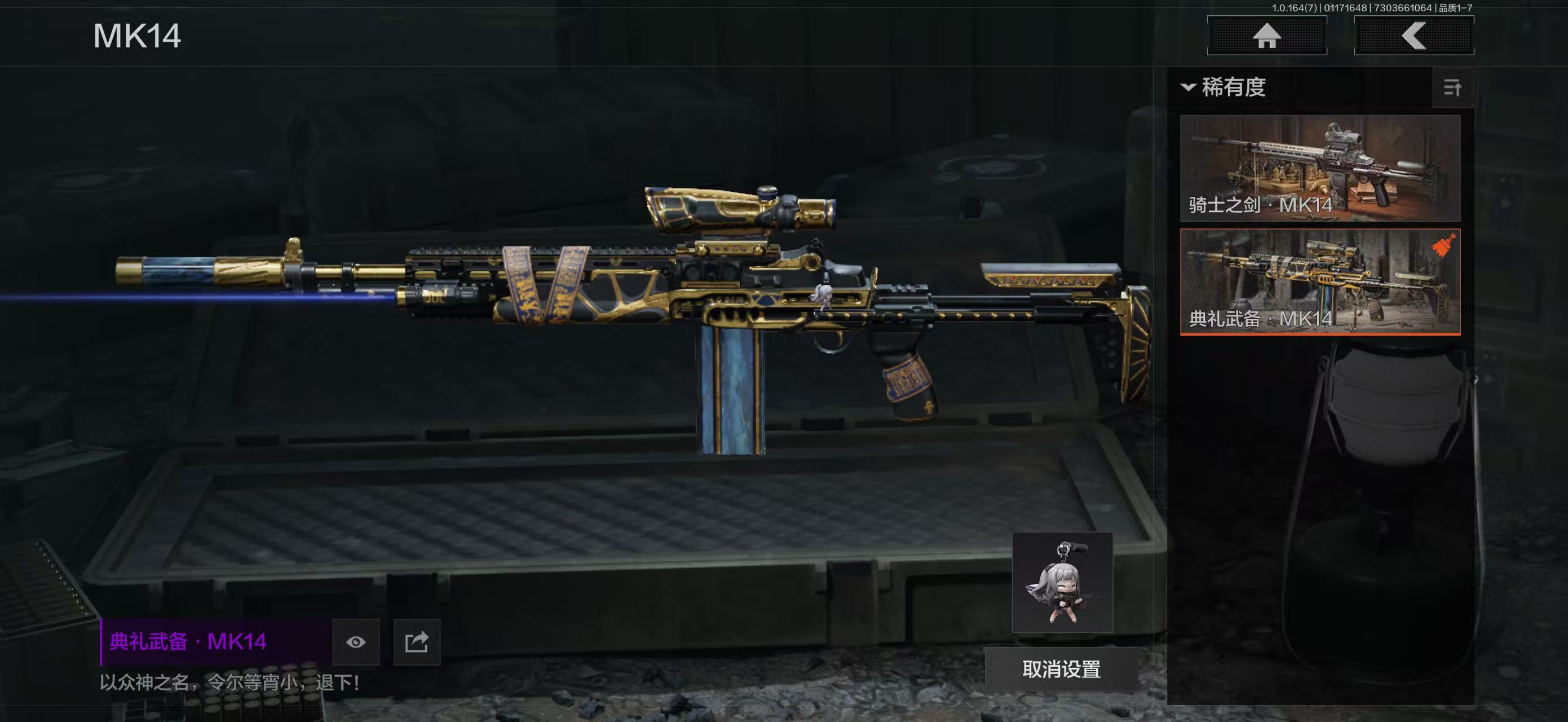The image size is (1568, 722).
Task: Toggle the eye preview button
Action: (356, 642)
